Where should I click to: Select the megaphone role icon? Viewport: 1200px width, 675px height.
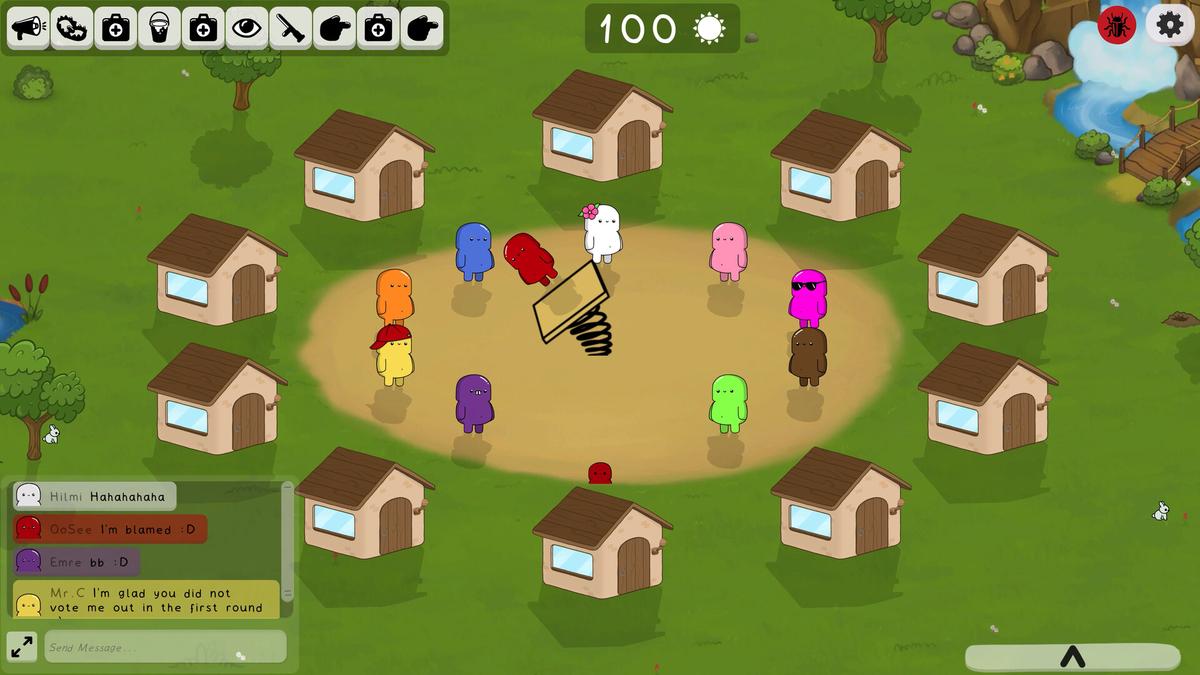click(x=29, y=28)
